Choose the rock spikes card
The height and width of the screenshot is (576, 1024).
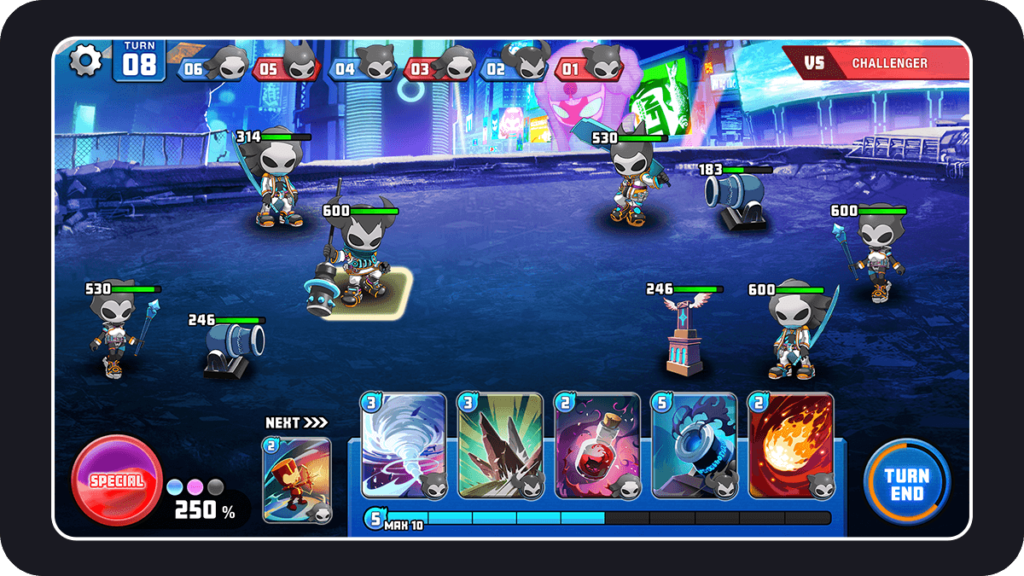coord(500,446)
